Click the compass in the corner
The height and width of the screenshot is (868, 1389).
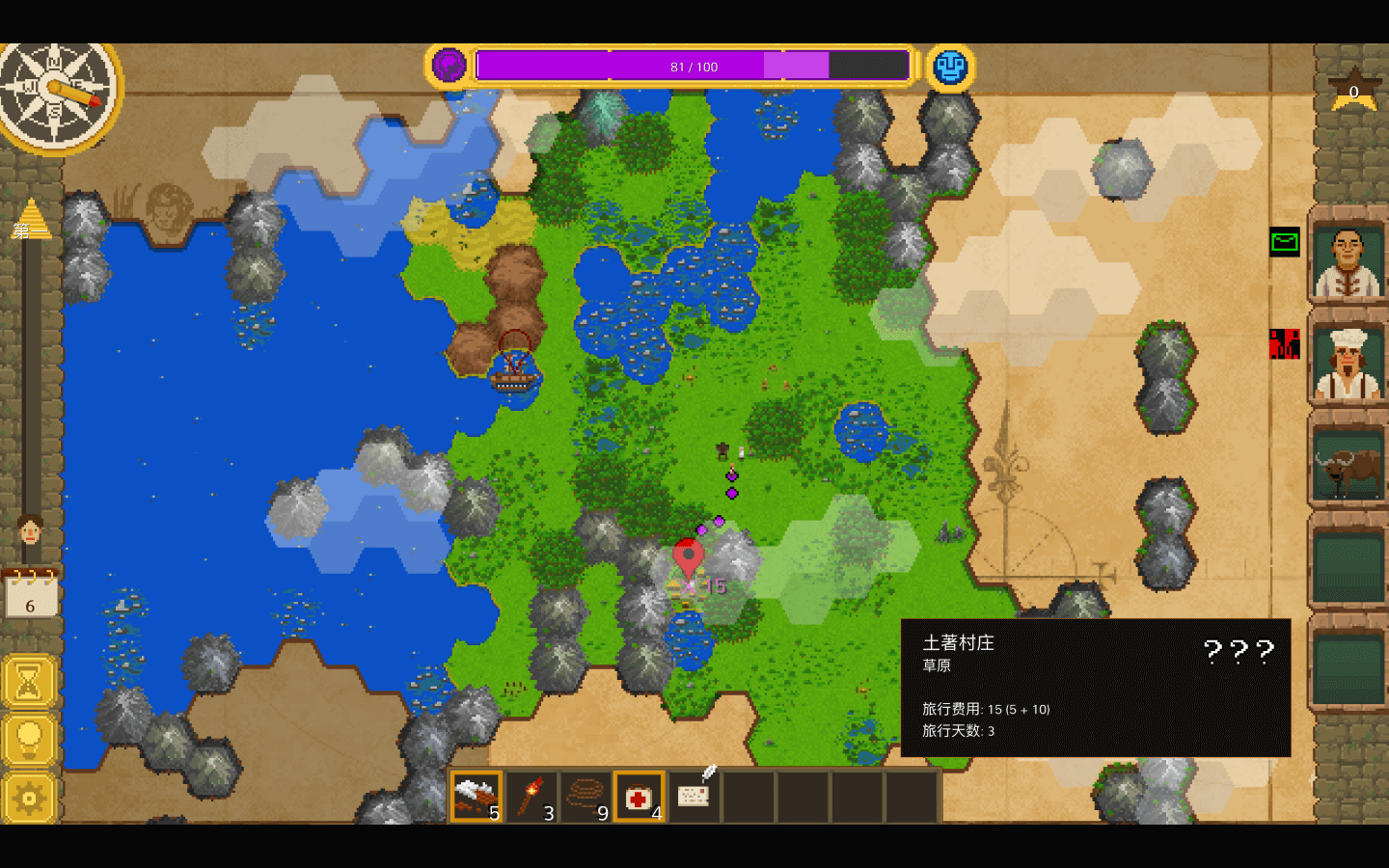[56, 92]
